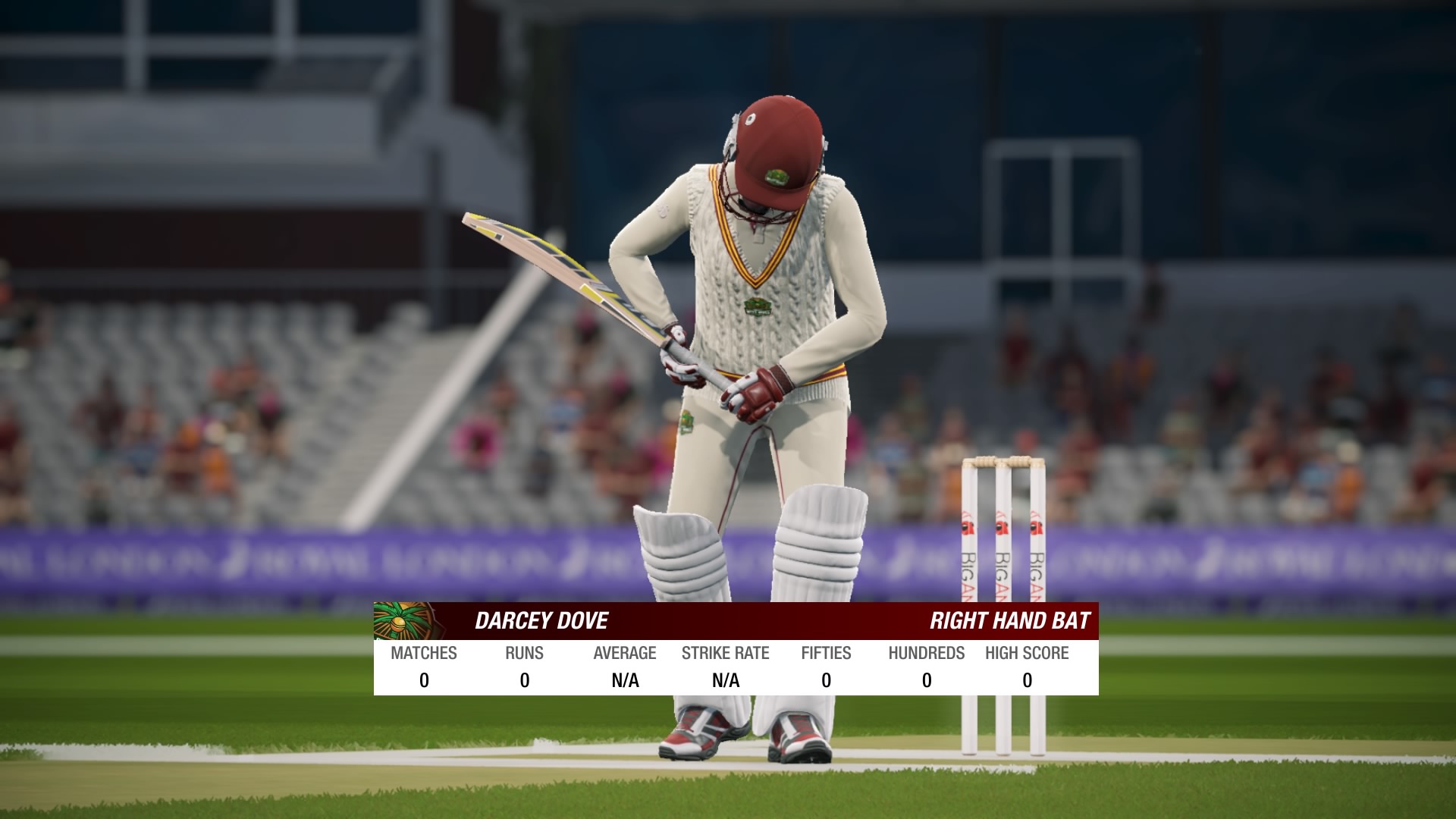Expand the HIGH SCORE column
The height and width of the screenshot is (819, 1456).
click(1027, 653)
